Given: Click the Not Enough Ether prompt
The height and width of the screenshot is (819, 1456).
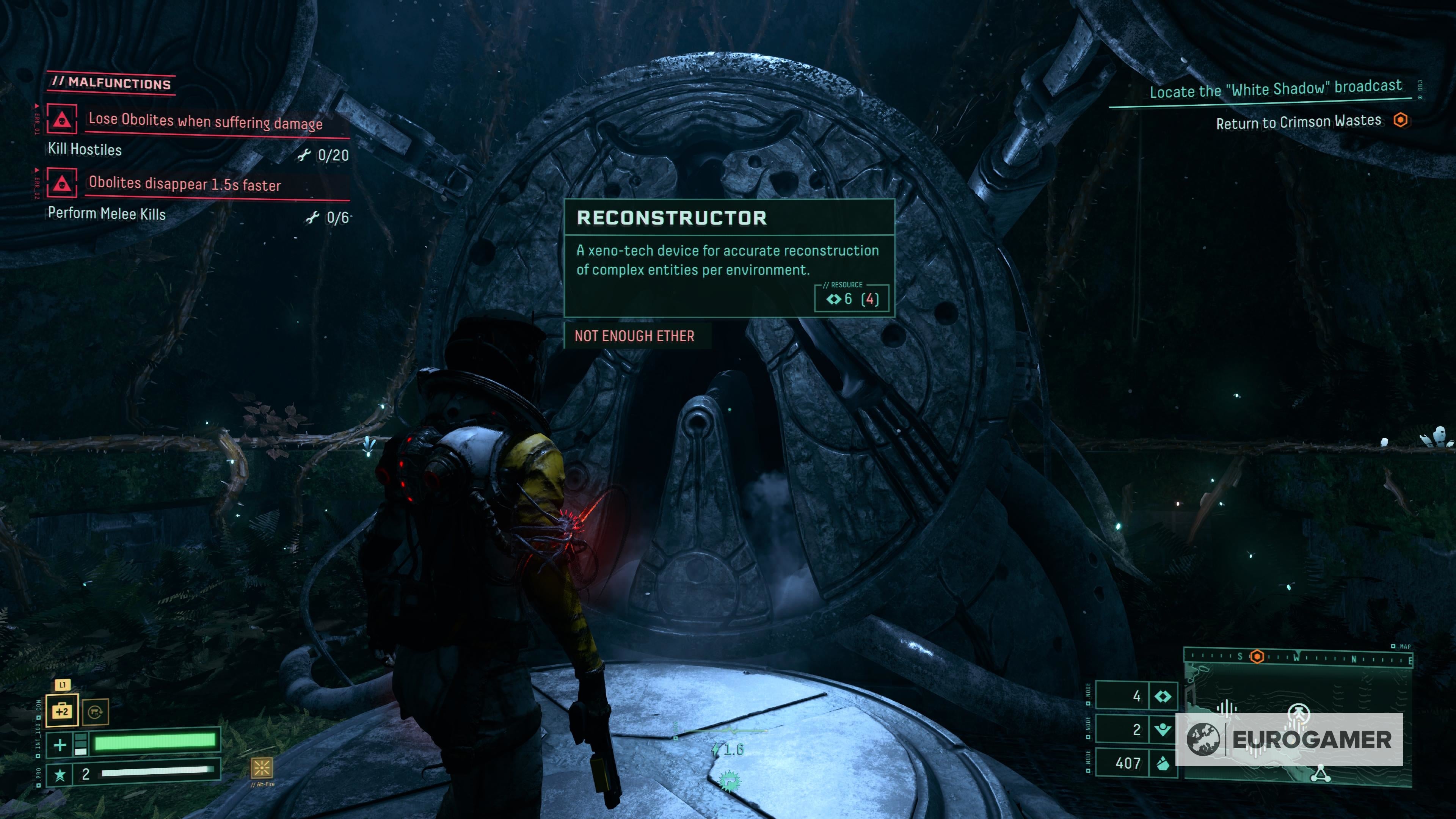Looking at the screenshot, I should click(x=634, y=336).
